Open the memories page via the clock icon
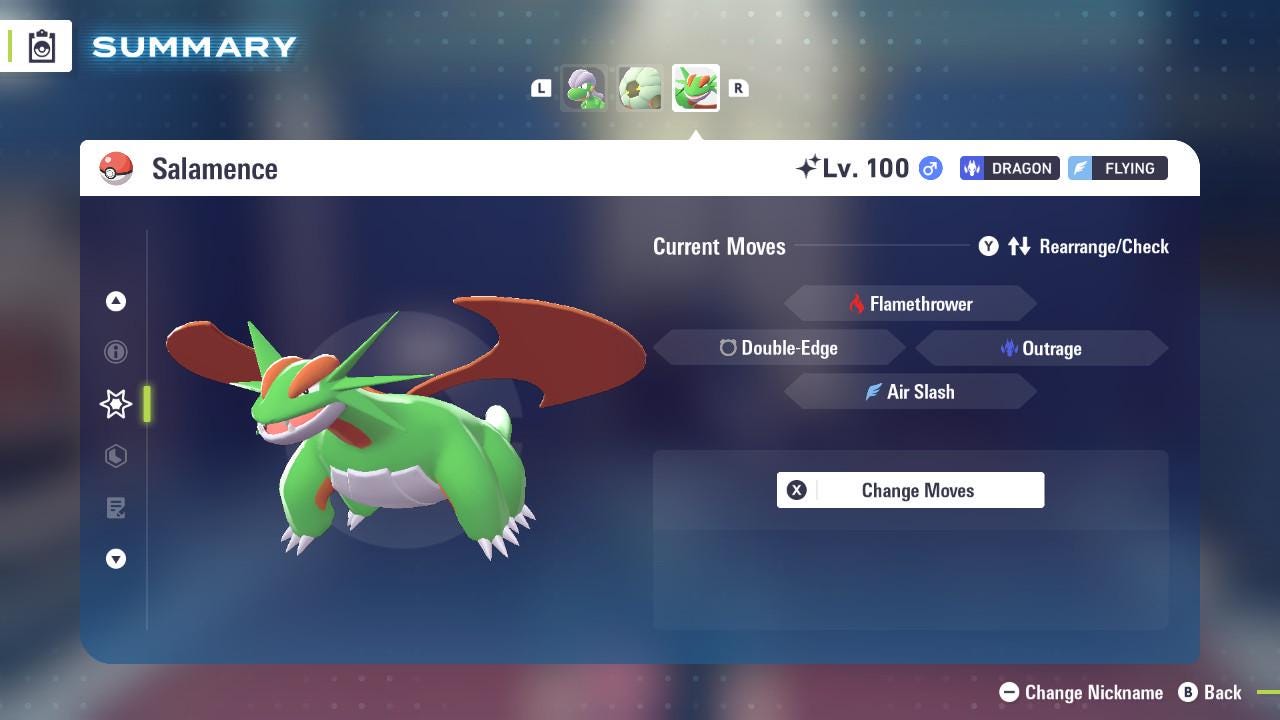 (116, 456)
